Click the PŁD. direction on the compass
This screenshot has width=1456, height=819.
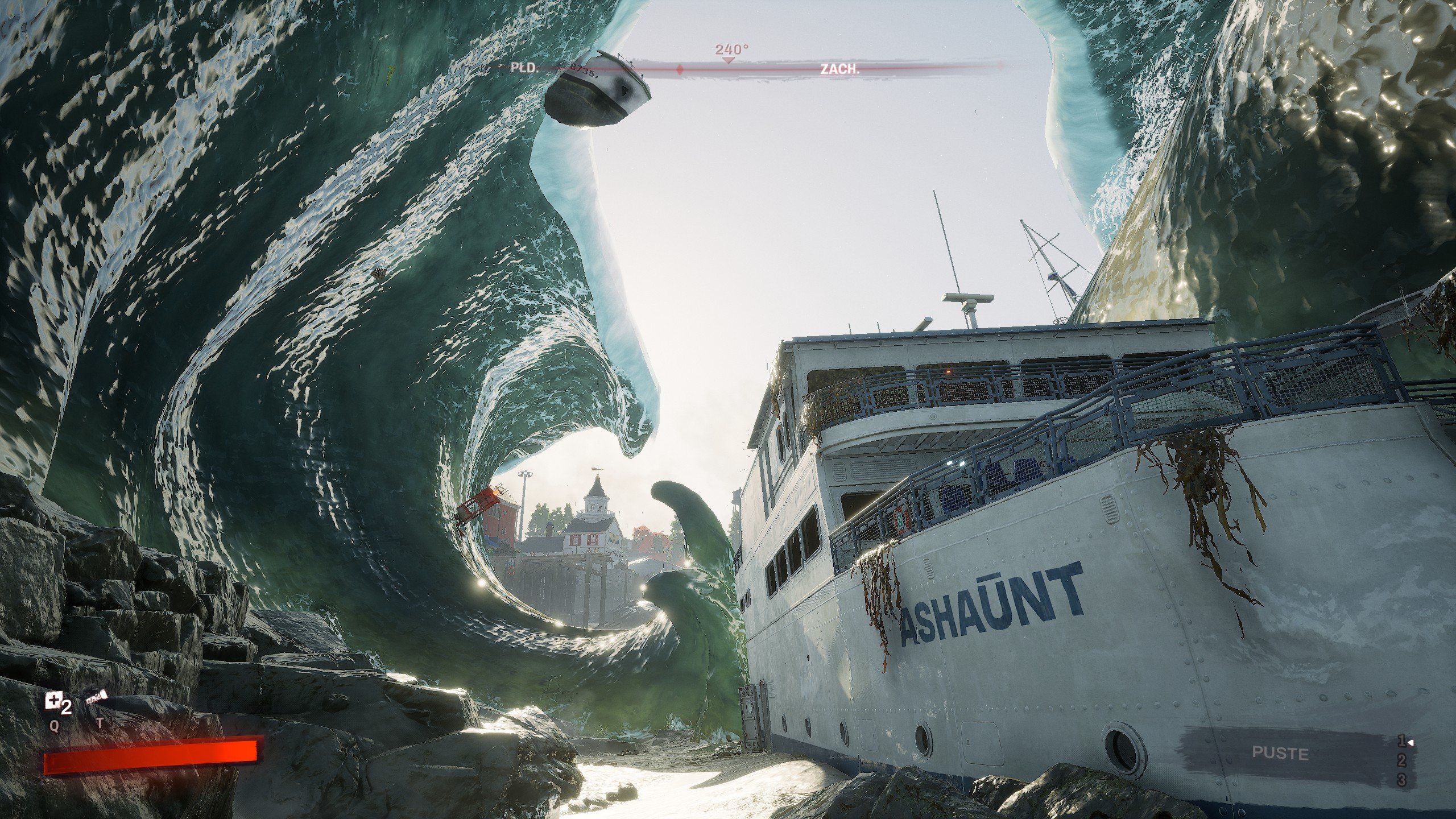coord(524,68)
